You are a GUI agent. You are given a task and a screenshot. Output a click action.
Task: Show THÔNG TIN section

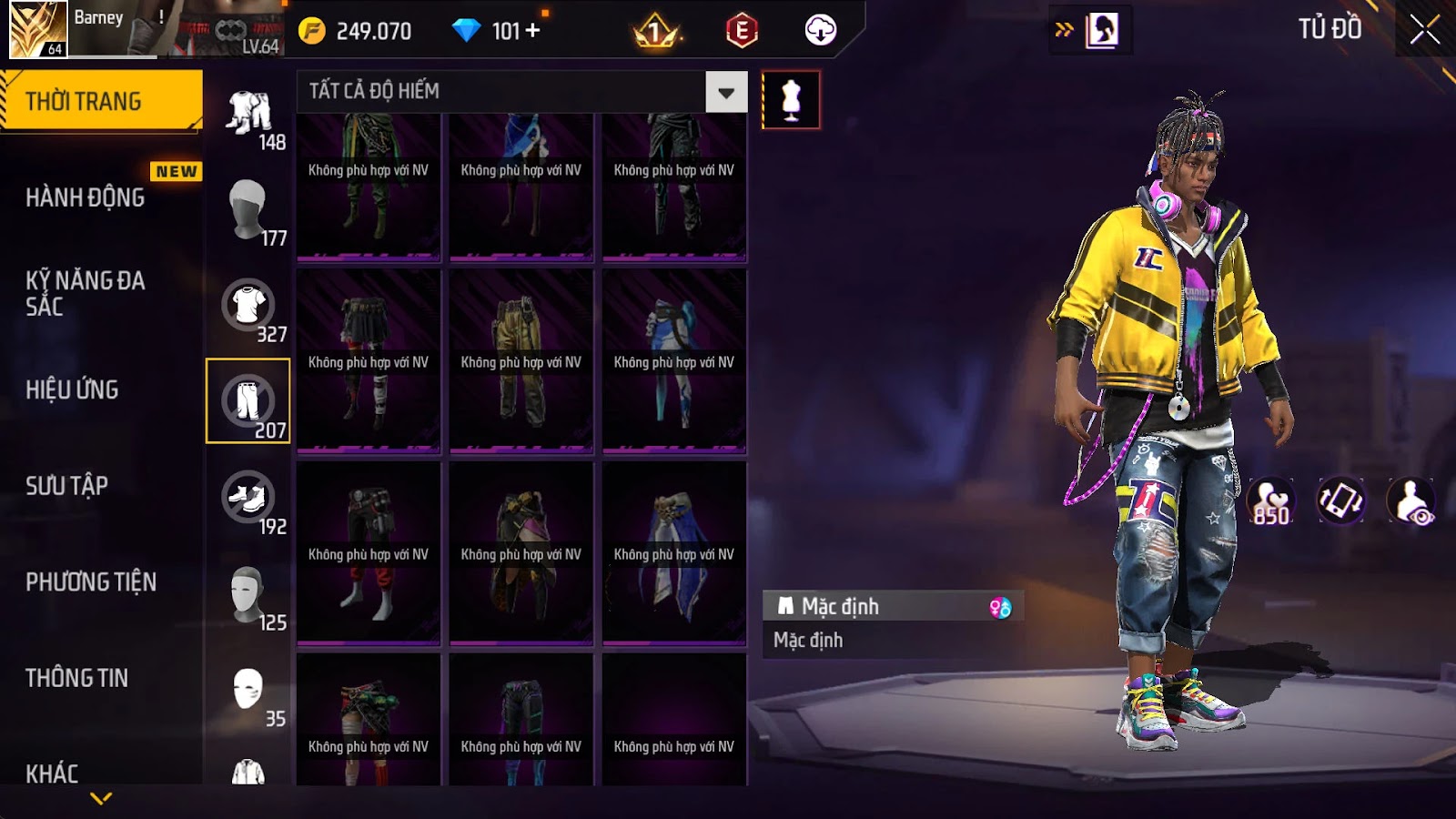[x=77, y=678]
